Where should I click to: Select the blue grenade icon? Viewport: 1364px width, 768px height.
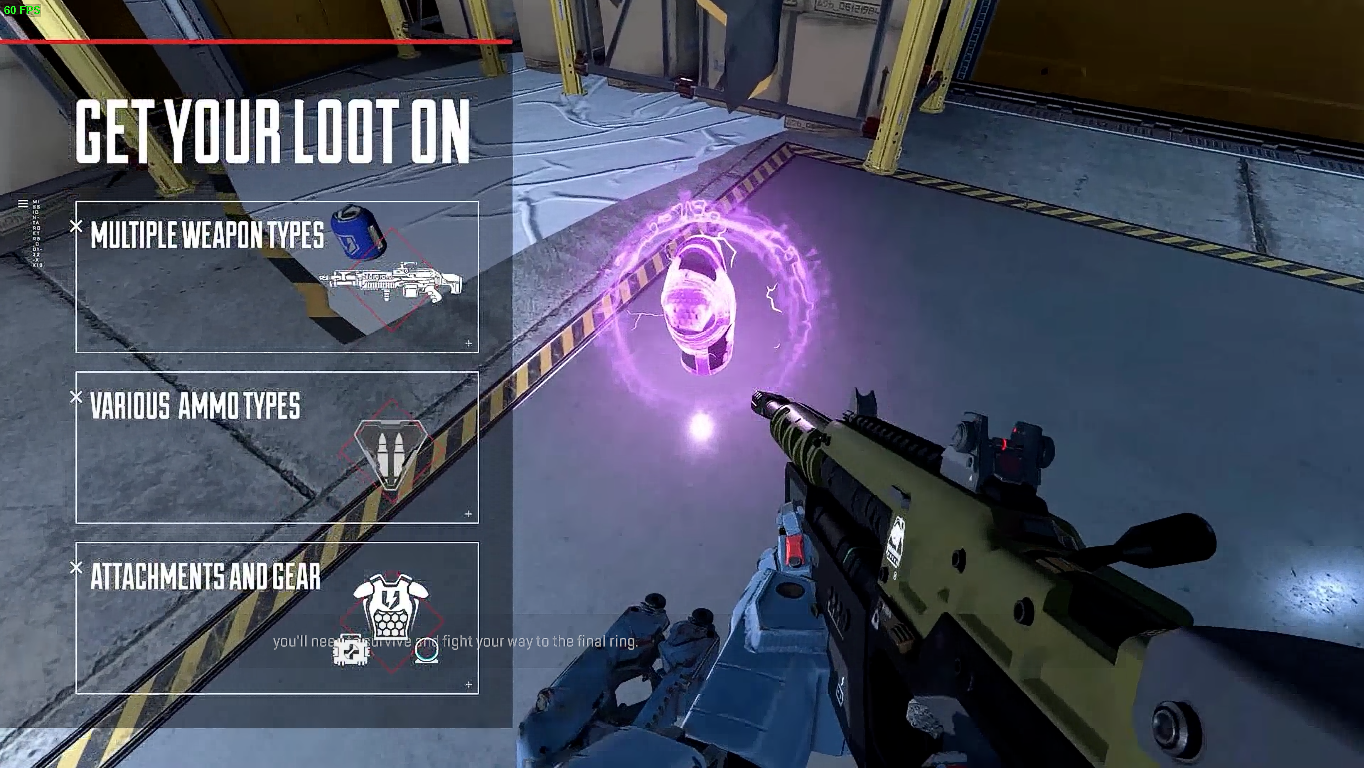tap(358, 231)
